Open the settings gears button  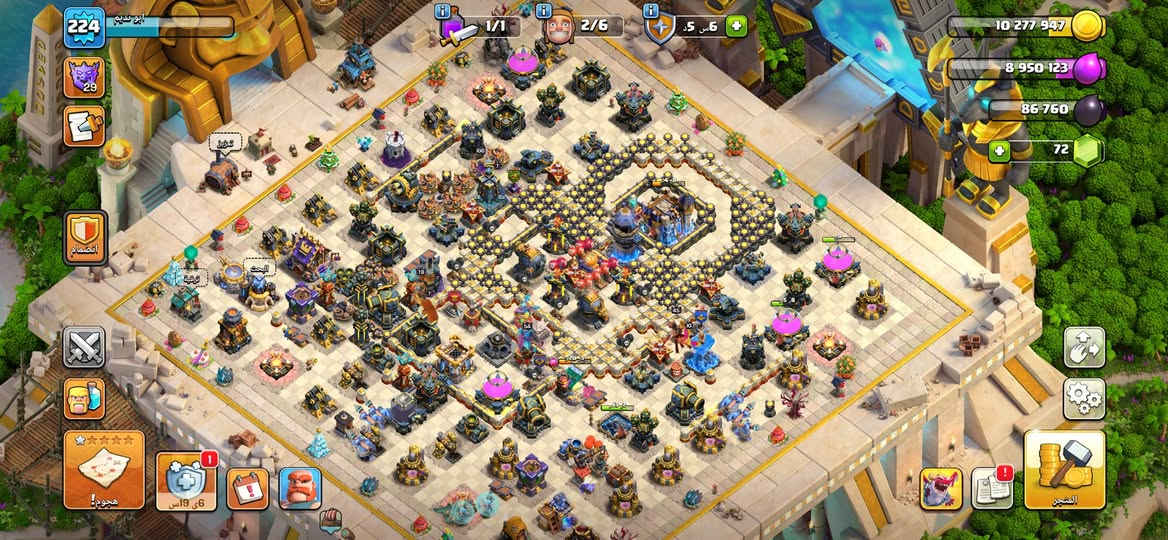1084,399
